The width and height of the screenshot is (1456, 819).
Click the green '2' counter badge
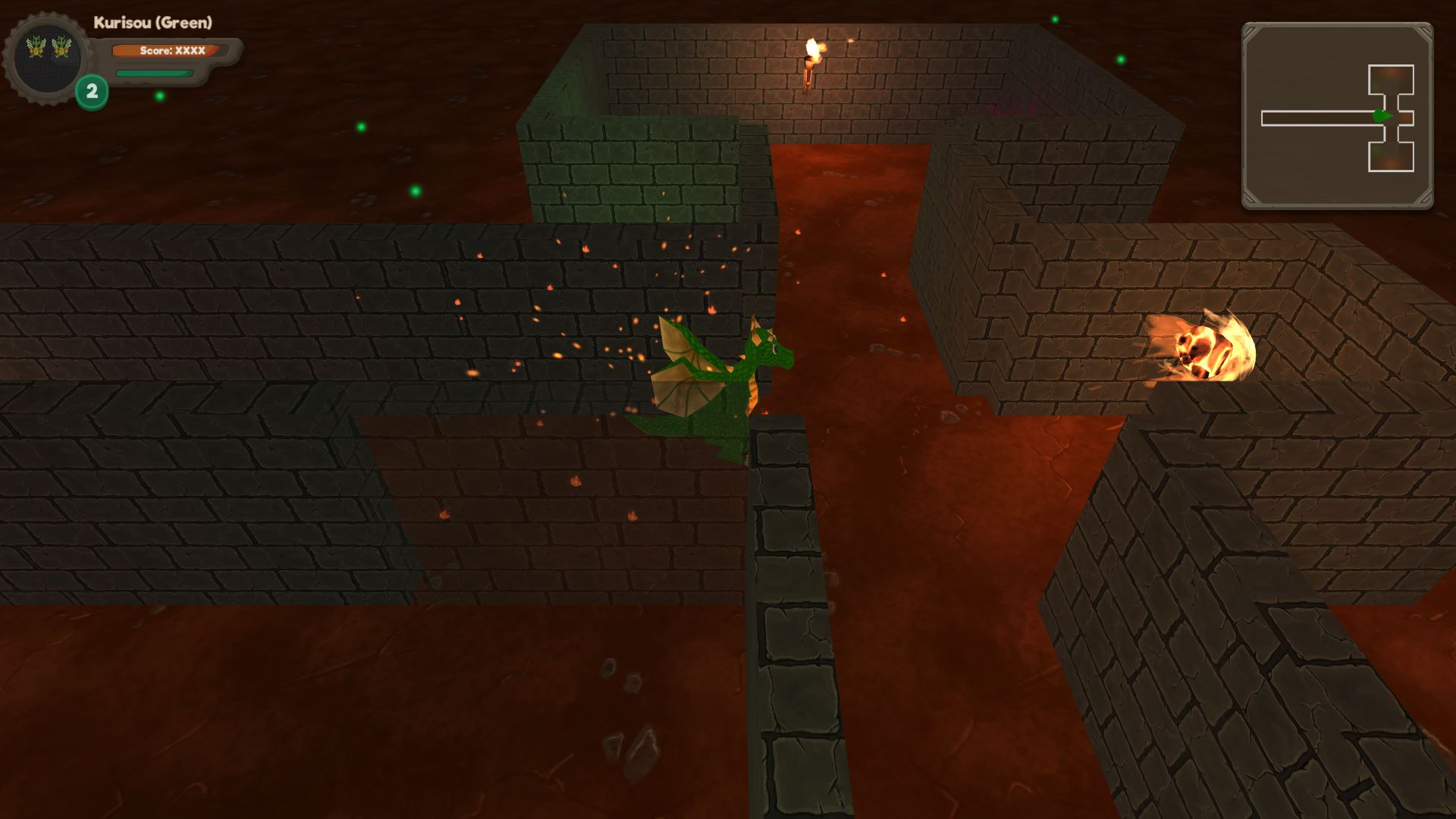pyautogui.click(x=91, y=91)
